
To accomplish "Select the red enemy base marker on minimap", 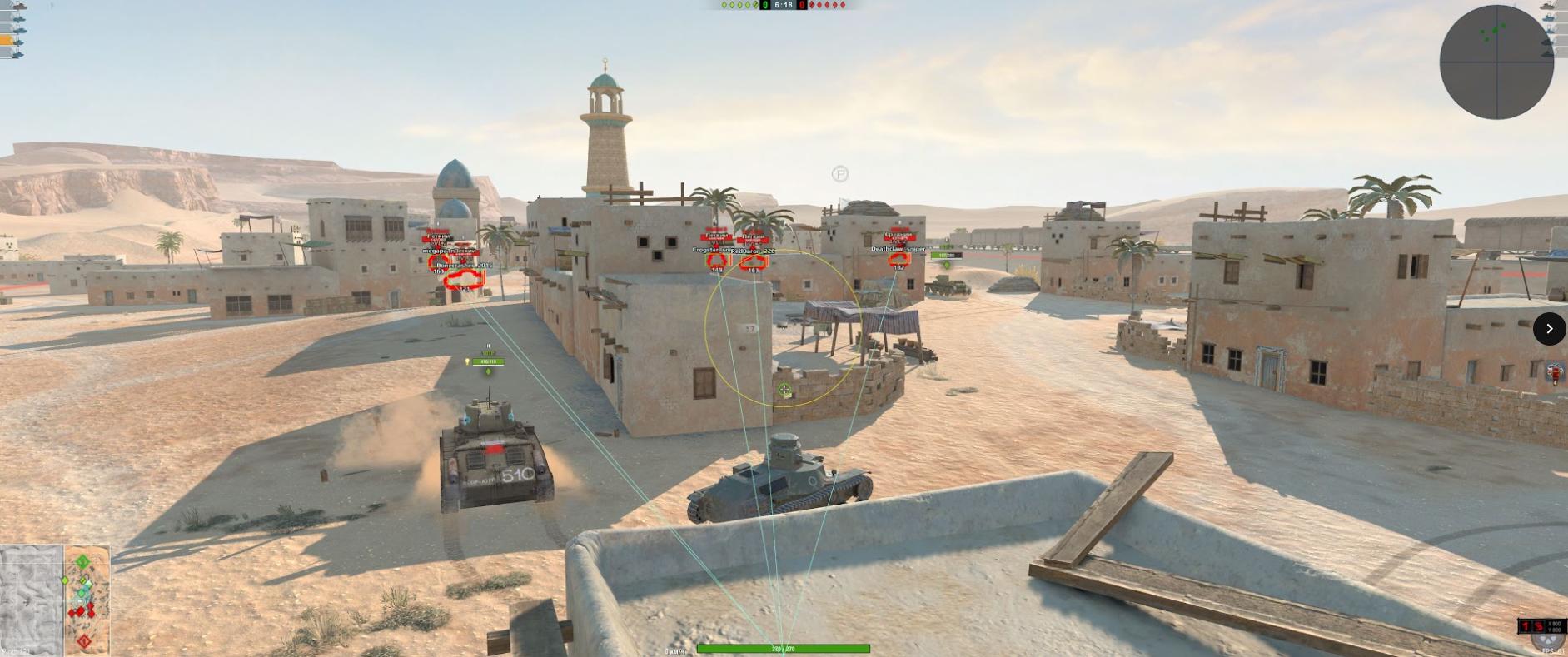I will point(84,641).
